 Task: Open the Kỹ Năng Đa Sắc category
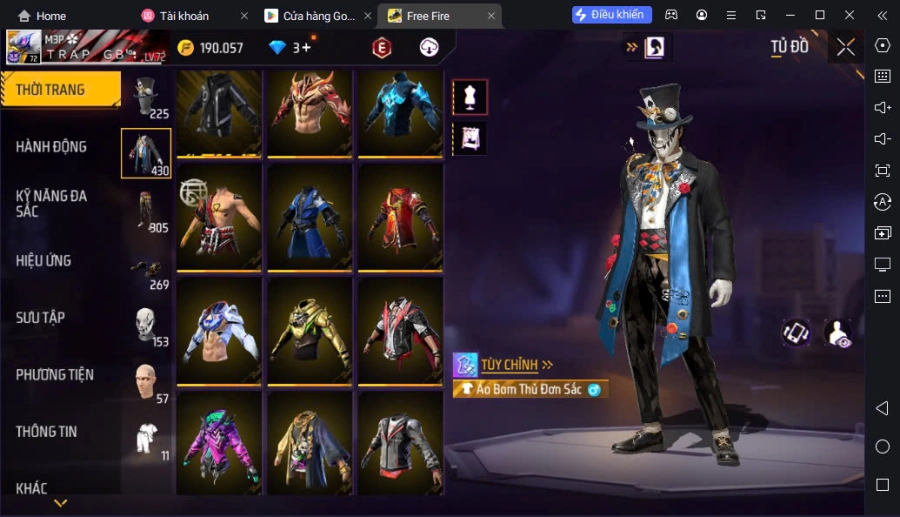[51, 203]
